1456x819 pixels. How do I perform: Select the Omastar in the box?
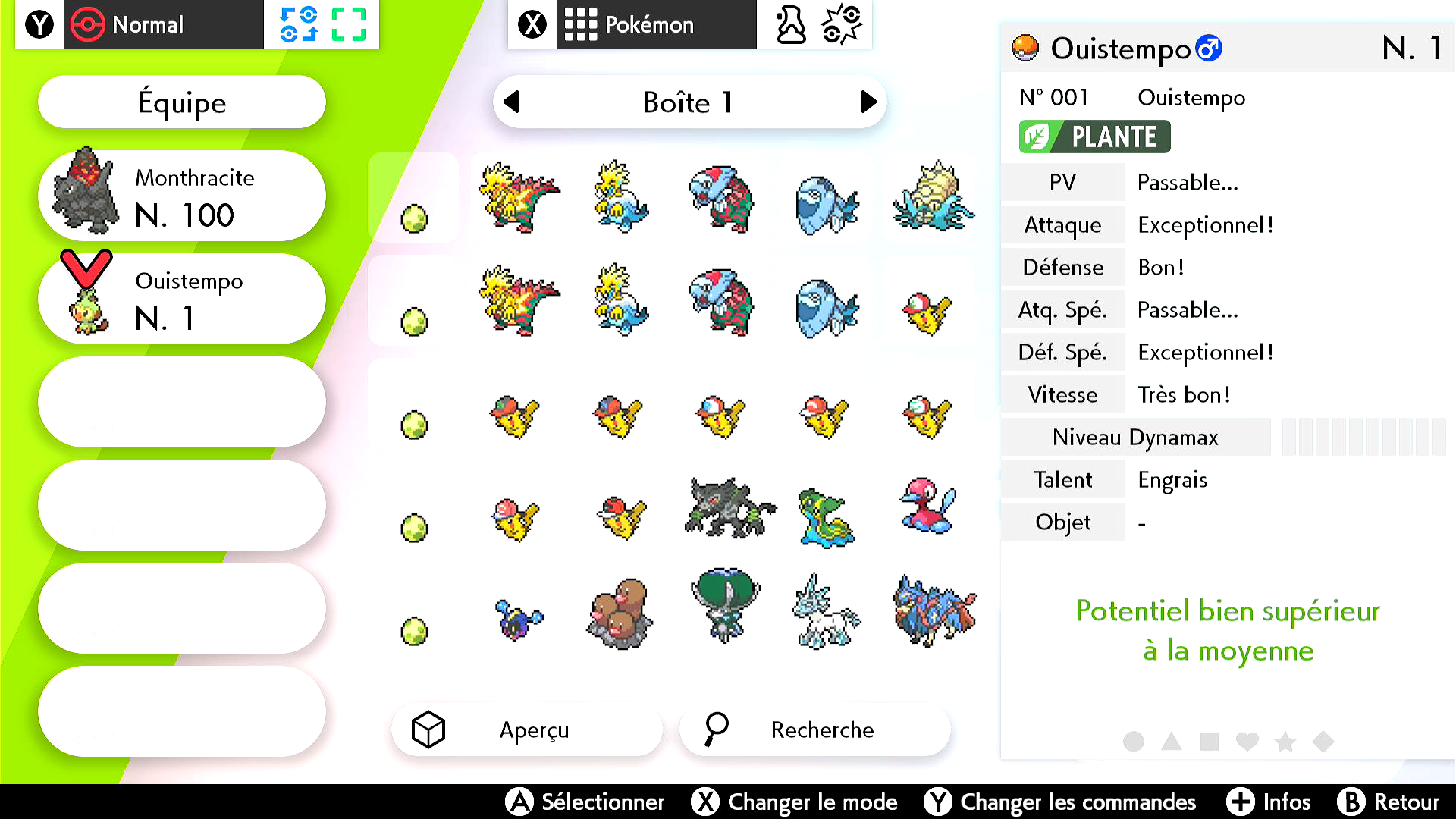click(x=933, y=196)
